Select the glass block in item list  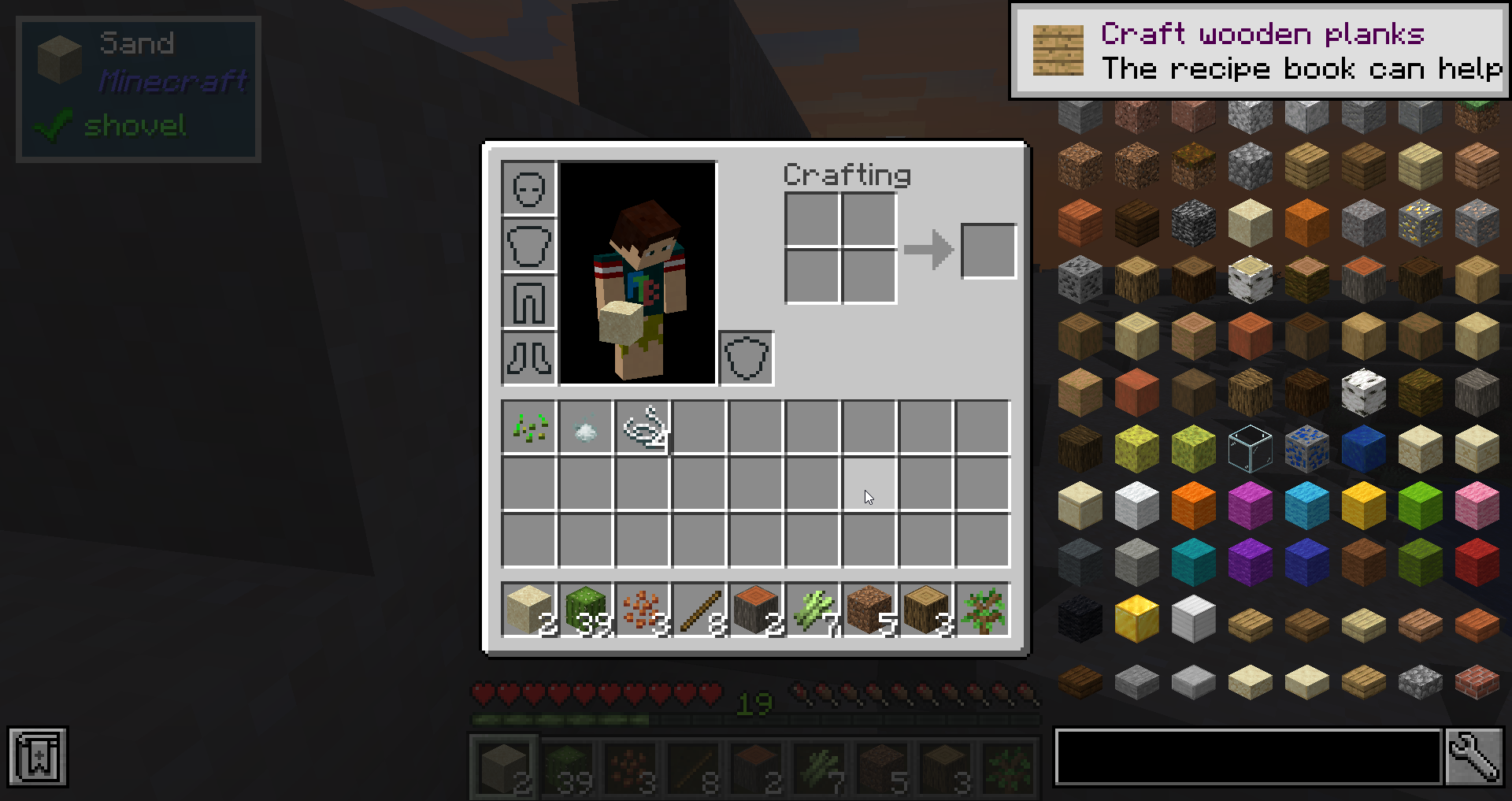[x=1250, y=448]
